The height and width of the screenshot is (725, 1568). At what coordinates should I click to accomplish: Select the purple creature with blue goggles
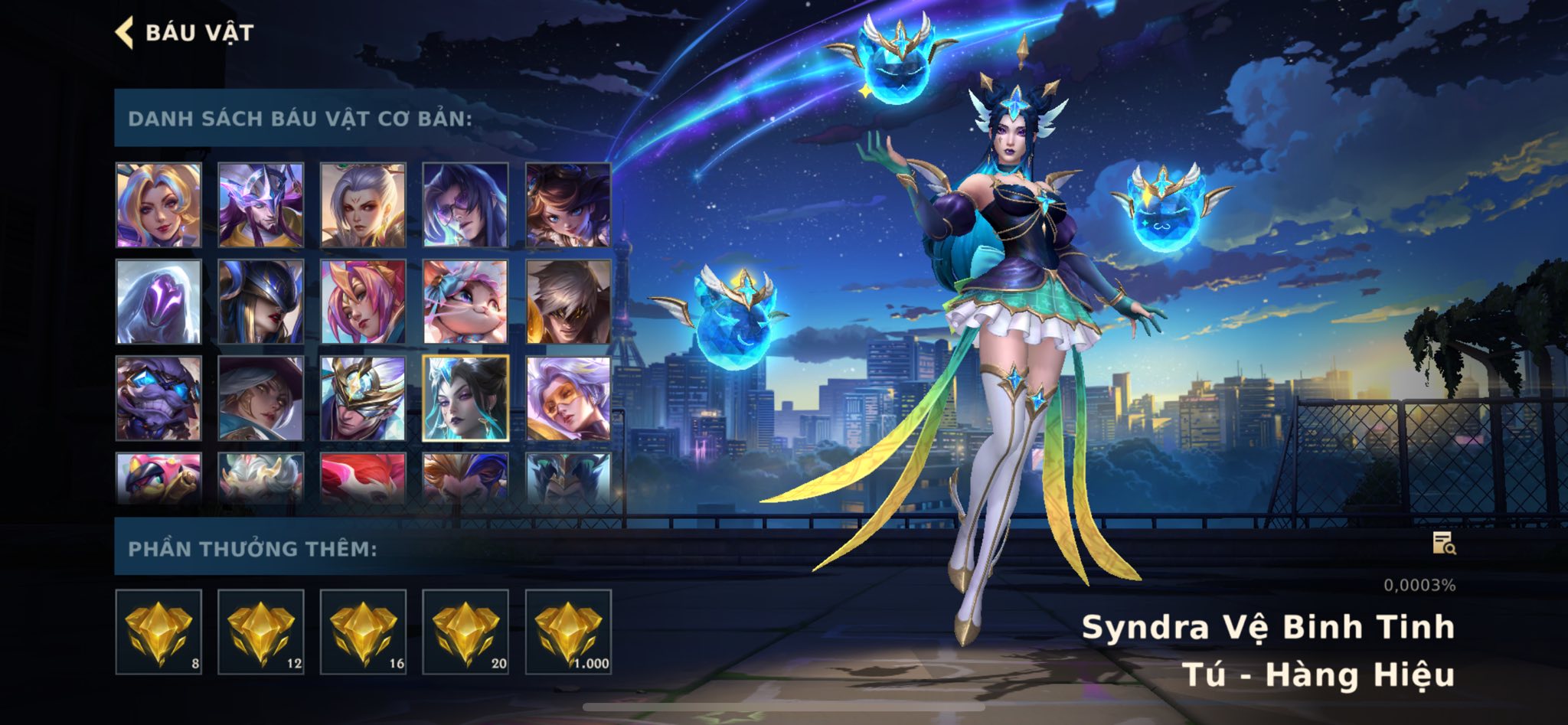158,398
